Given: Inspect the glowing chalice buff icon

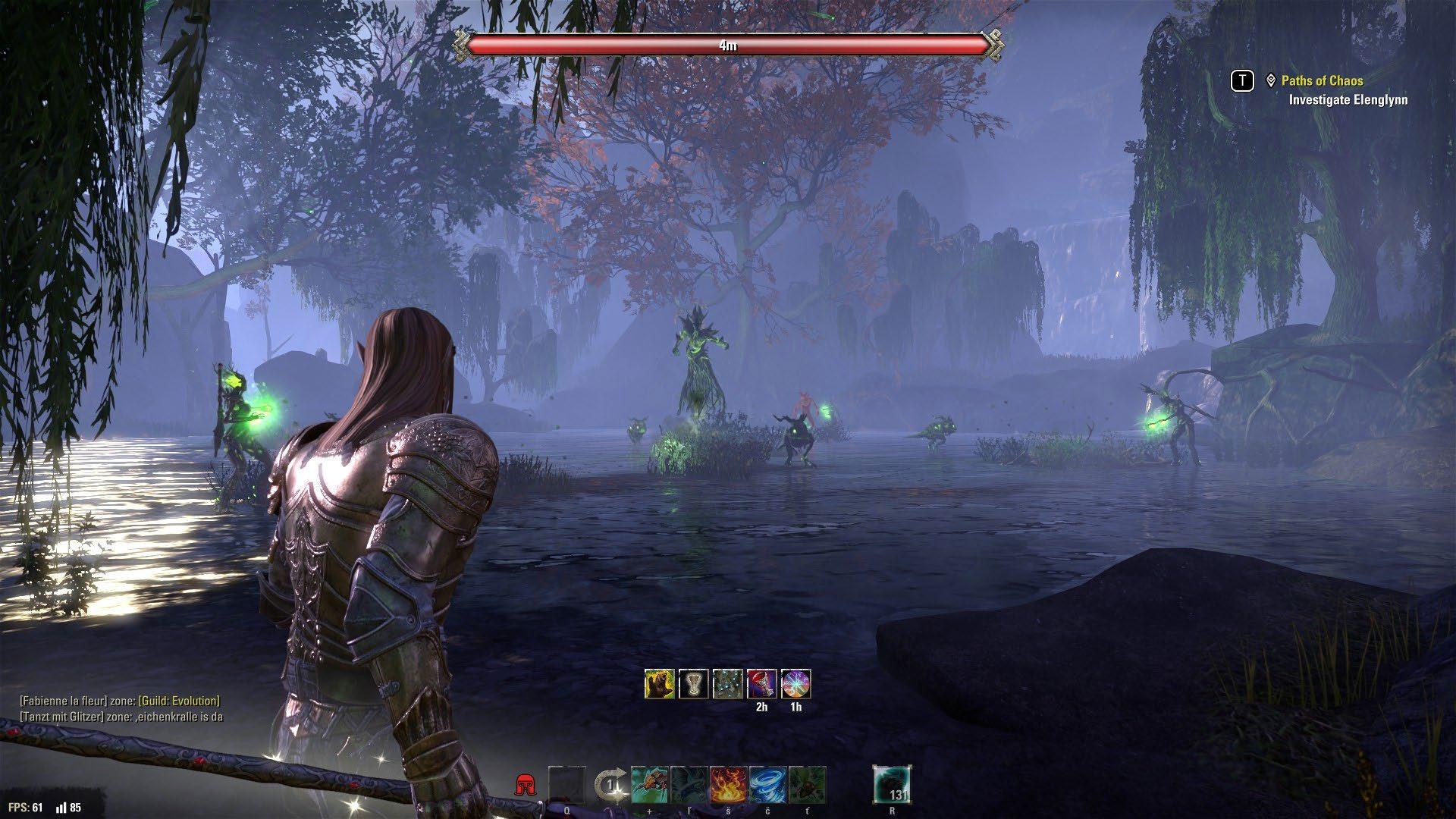Looking at the screenshot, I should (693, 684).
